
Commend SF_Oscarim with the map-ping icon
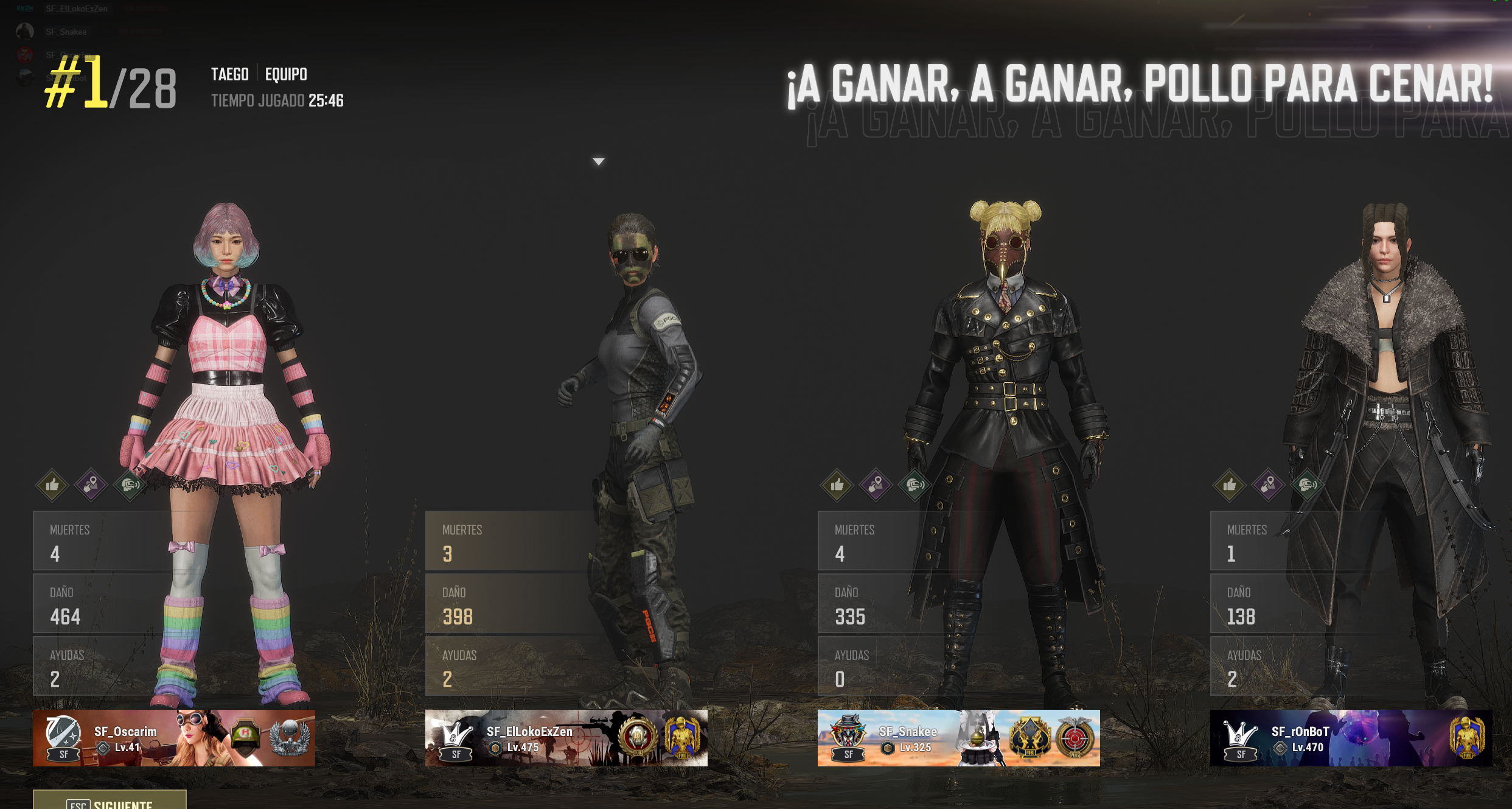tap(91, 485)
